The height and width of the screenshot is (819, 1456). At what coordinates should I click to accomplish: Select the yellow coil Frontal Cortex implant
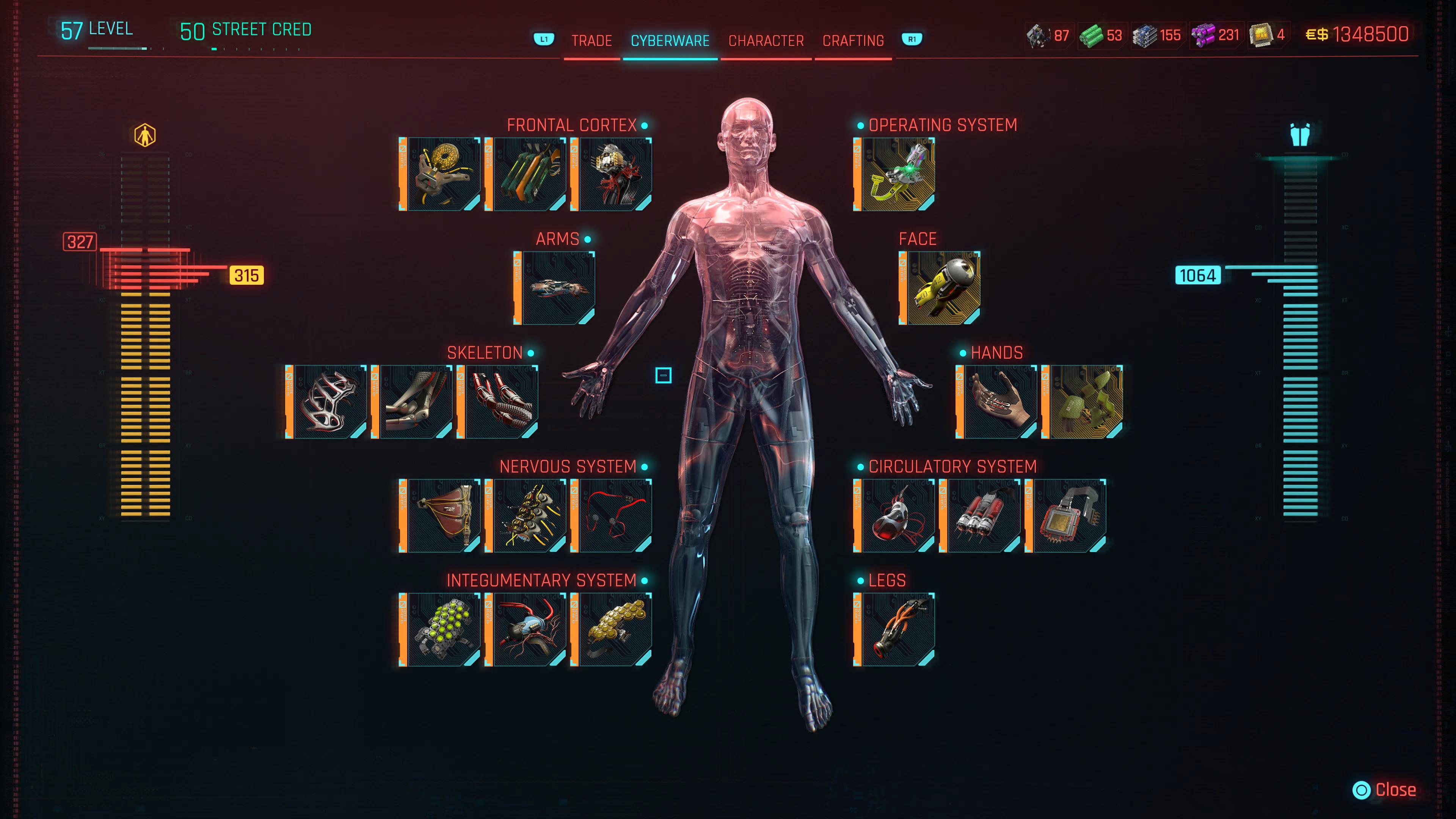[x=440, y=174]
